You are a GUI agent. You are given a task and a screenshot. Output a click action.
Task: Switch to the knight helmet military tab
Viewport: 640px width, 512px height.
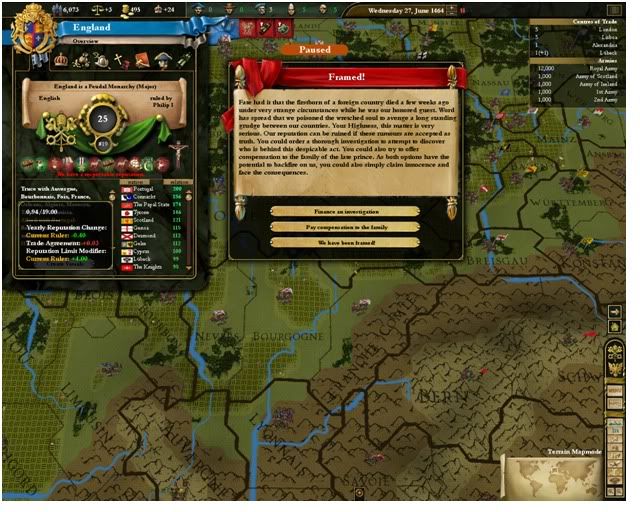[100, 60]
